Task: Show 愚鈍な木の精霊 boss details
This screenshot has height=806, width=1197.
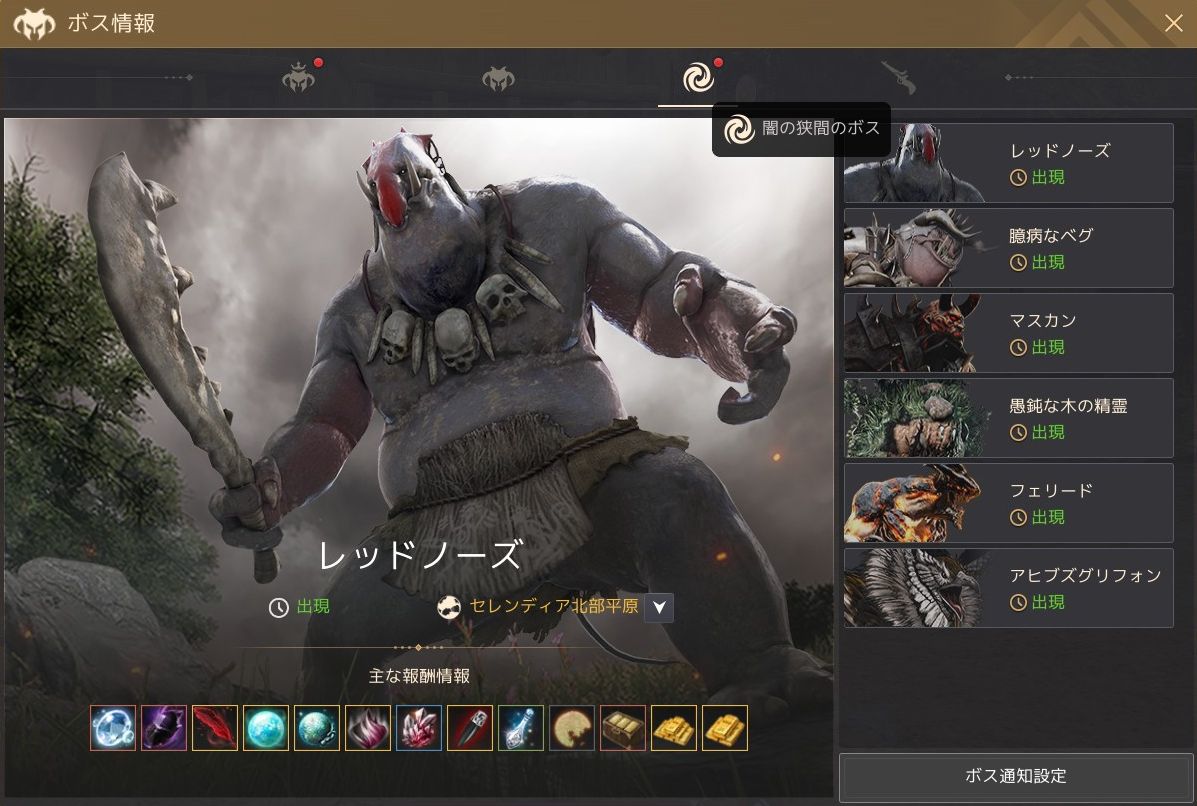Action: click(x=1008, y=418)
